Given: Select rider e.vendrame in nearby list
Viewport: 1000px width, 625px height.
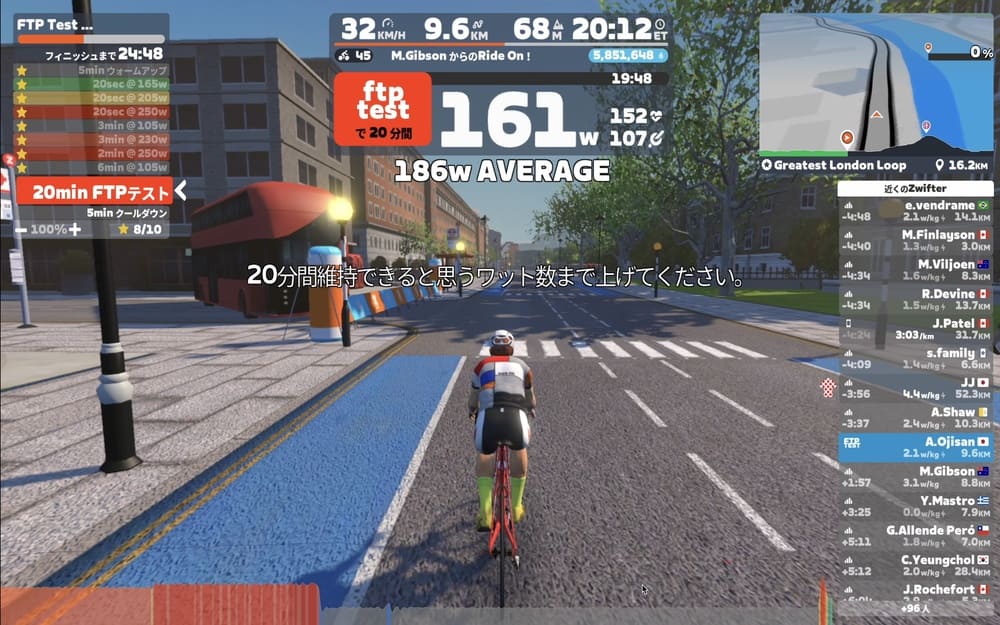Looking at the screenshot, I should [x=915, y=210].
